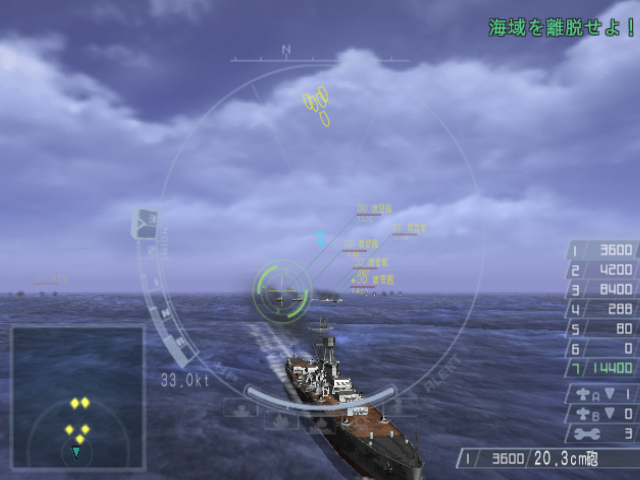
Task: Pick the empty weapon slot 6
Action: point(603,348)
